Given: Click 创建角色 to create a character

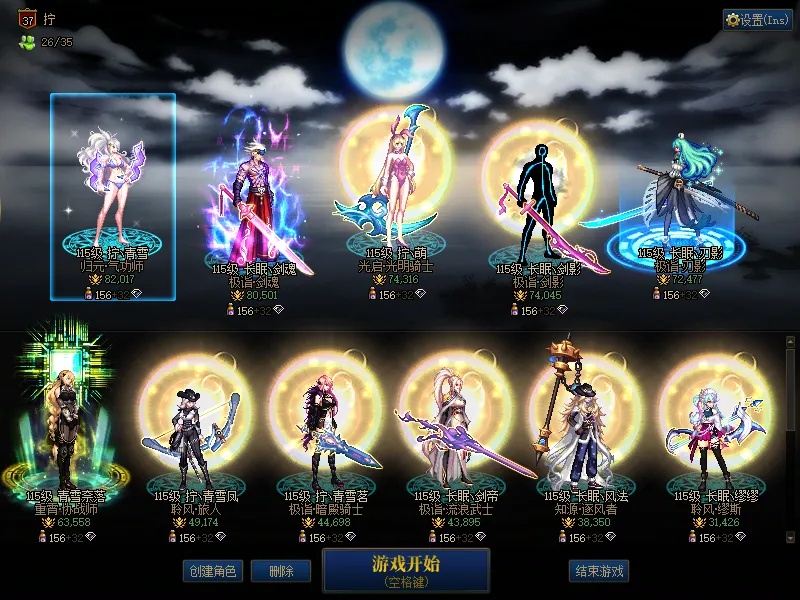Looking at the screenshot, I should (212, 571).
